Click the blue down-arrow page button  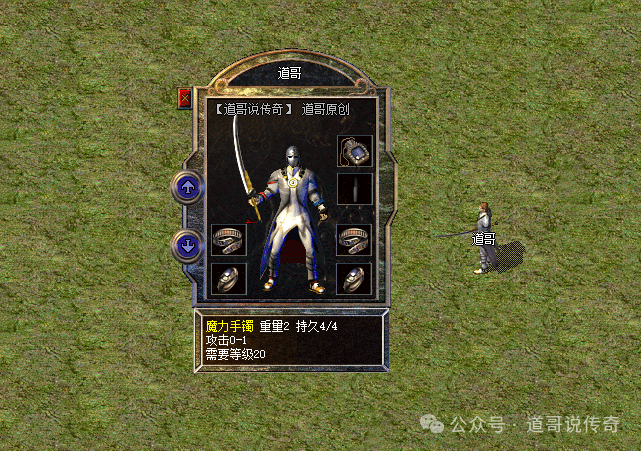coord(187,244)
